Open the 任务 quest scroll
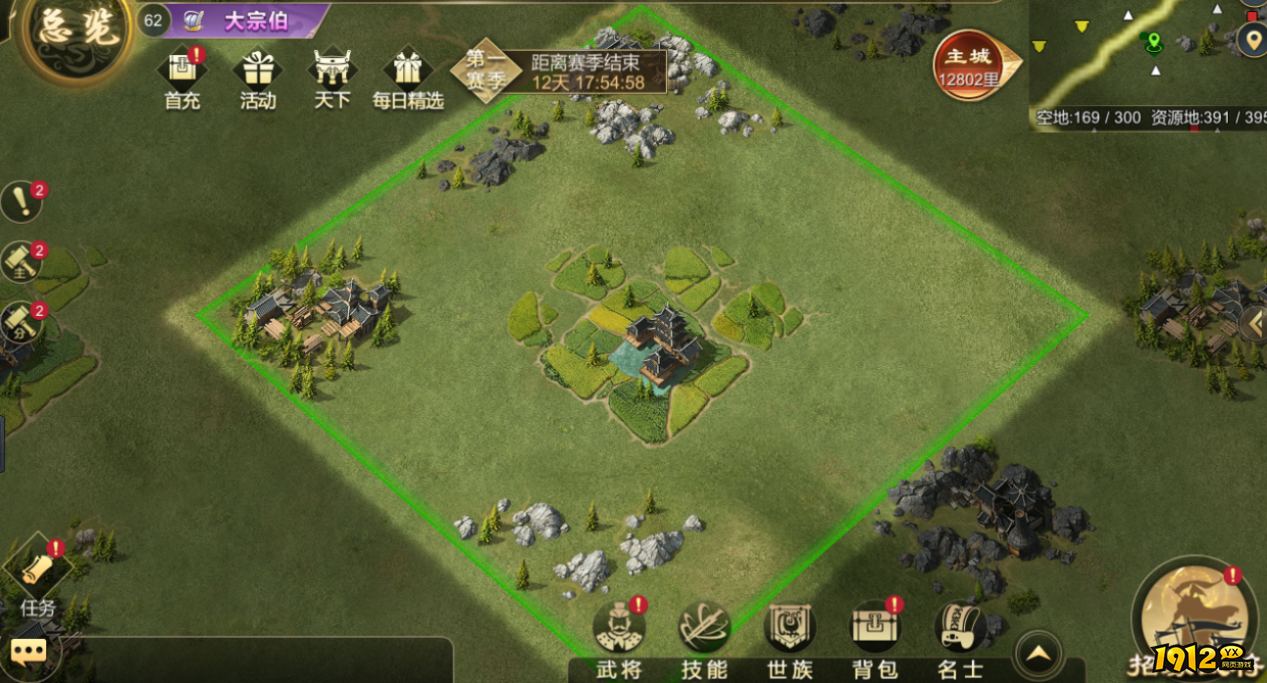The width and height of the screenshot is (1267, 683). pos(38,575)
